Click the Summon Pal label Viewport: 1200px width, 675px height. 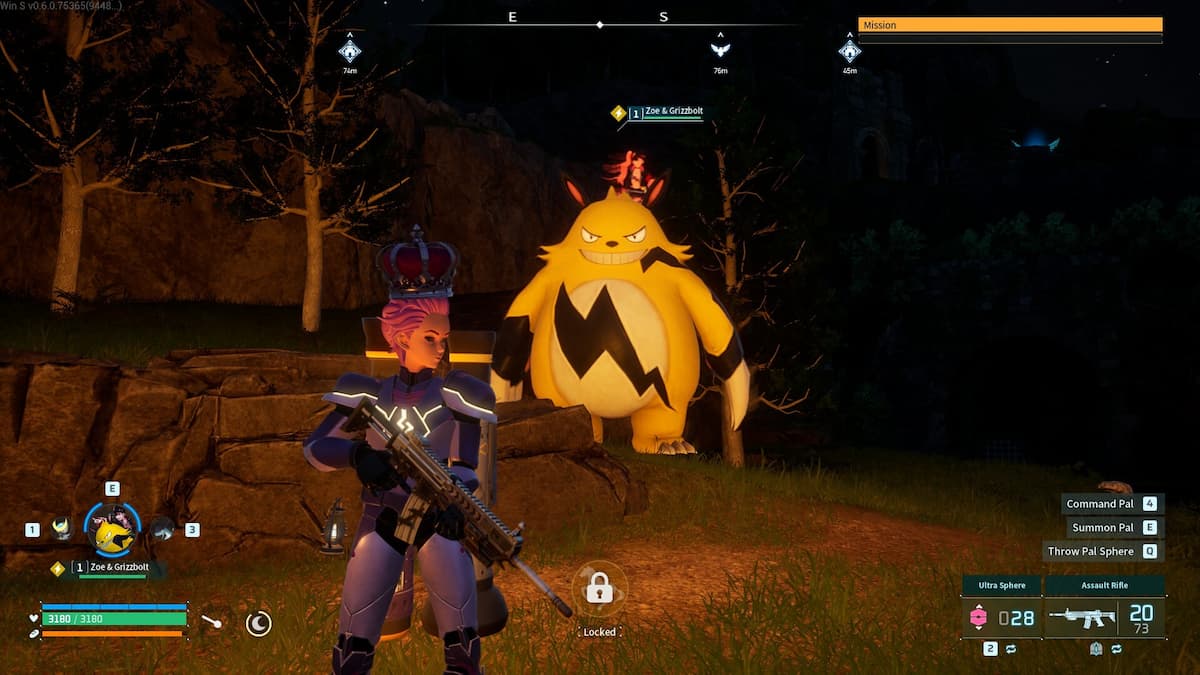coord(1102,528)
